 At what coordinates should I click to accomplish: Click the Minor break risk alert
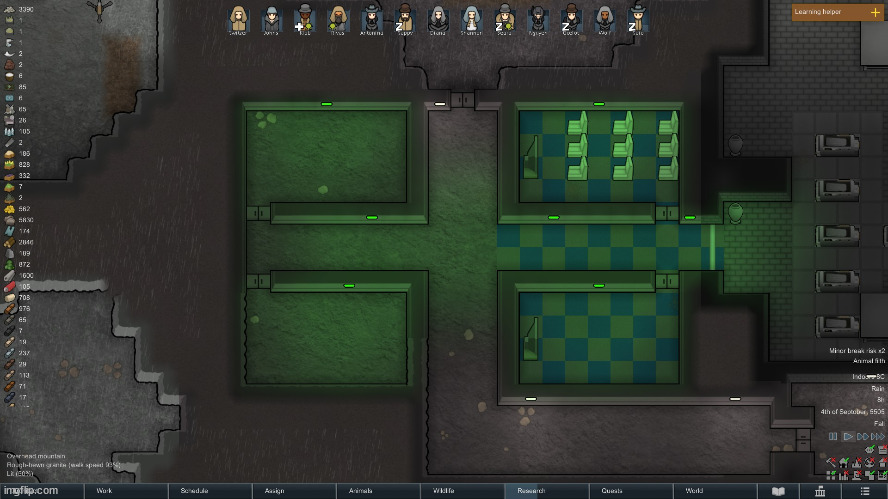coord(857,351)
